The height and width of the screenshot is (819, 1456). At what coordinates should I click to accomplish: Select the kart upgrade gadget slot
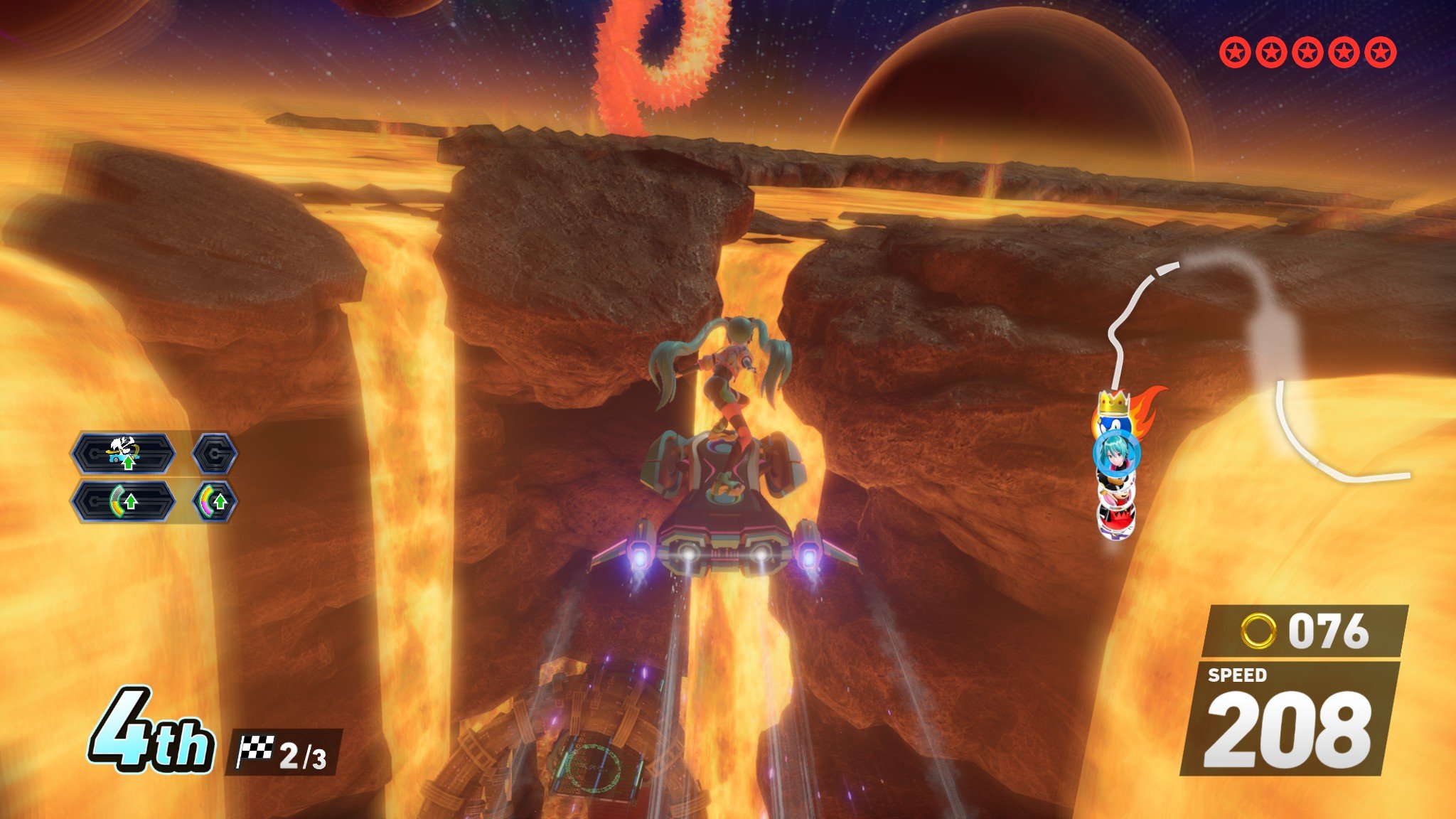[x=122, y=453]
